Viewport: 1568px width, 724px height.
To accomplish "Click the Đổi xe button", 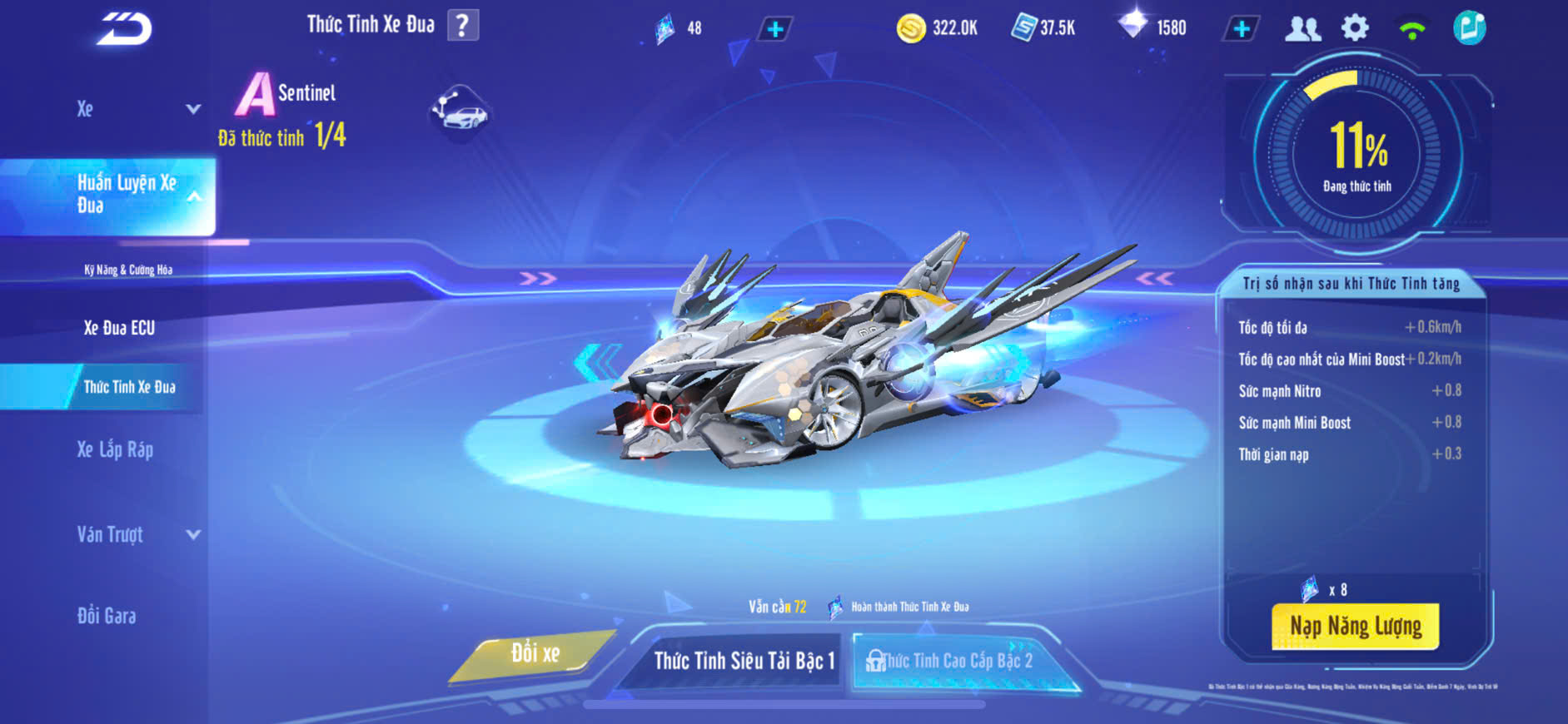I will 535,654.
